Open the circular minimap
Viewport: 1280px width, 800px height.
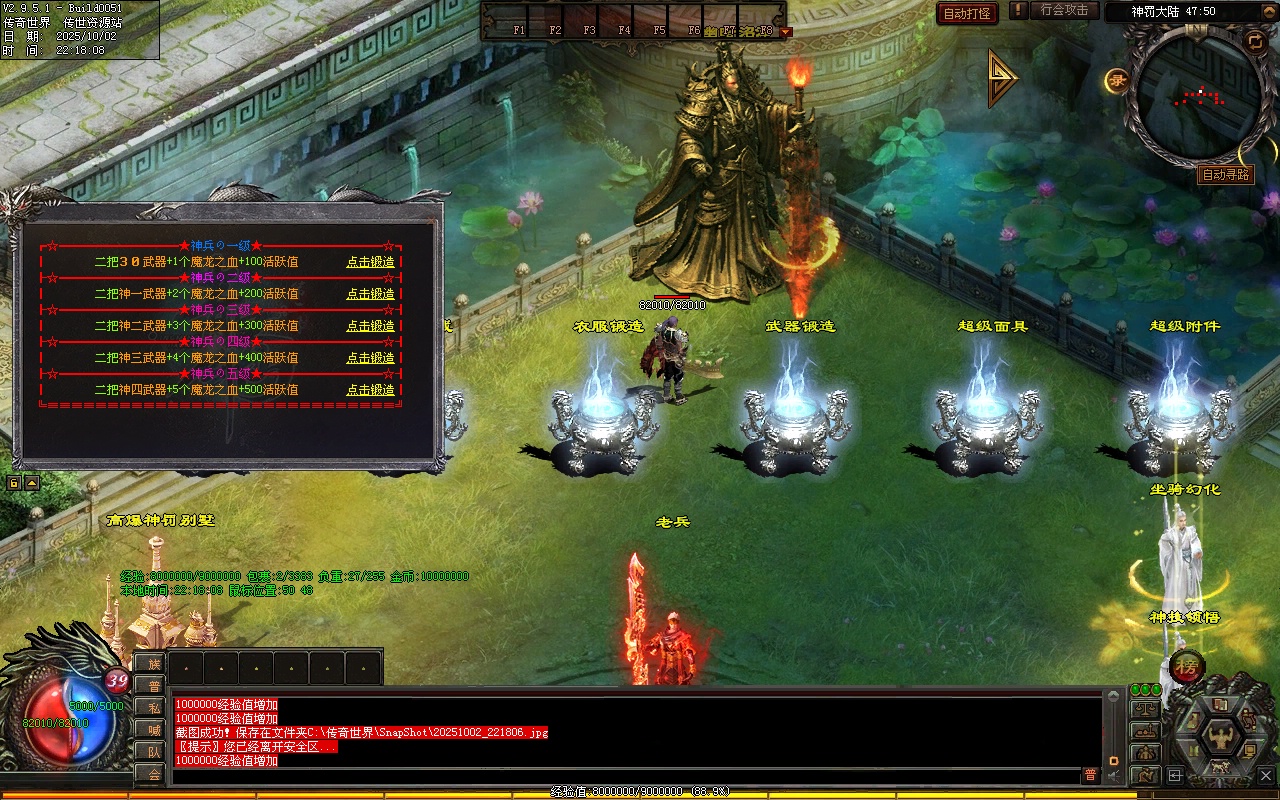[x=1197, y=97]
